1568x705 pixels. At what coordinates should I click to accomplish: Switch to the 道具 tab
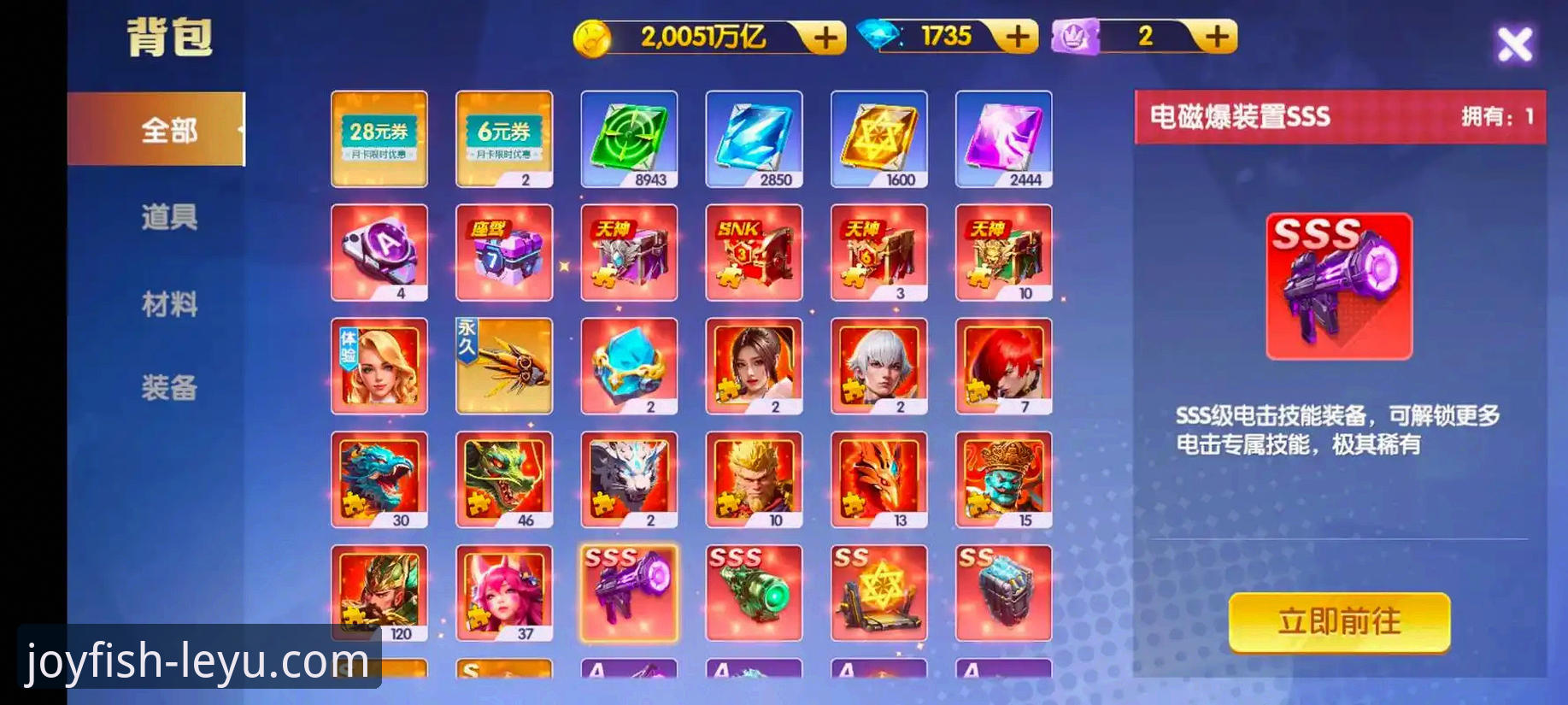[x=169, y=217]
